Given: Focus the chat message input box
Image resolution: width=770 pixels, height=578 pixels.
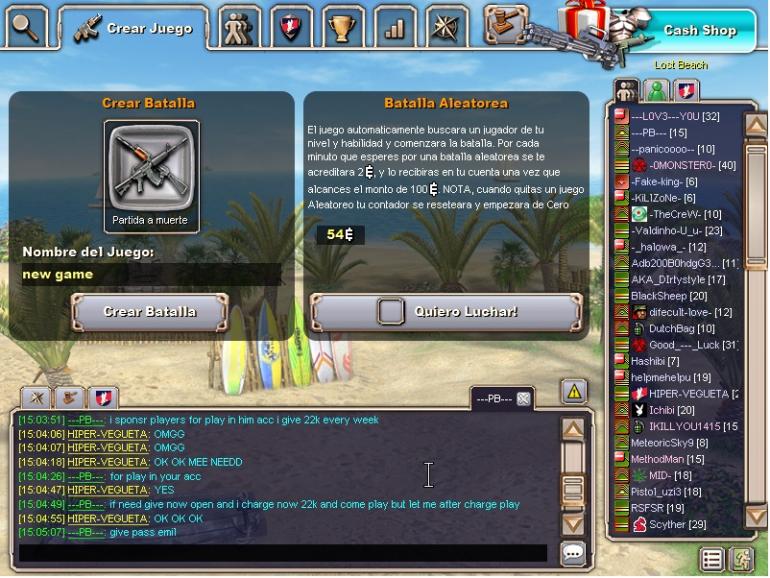Looking at the screenshot, I should (283, 553).
